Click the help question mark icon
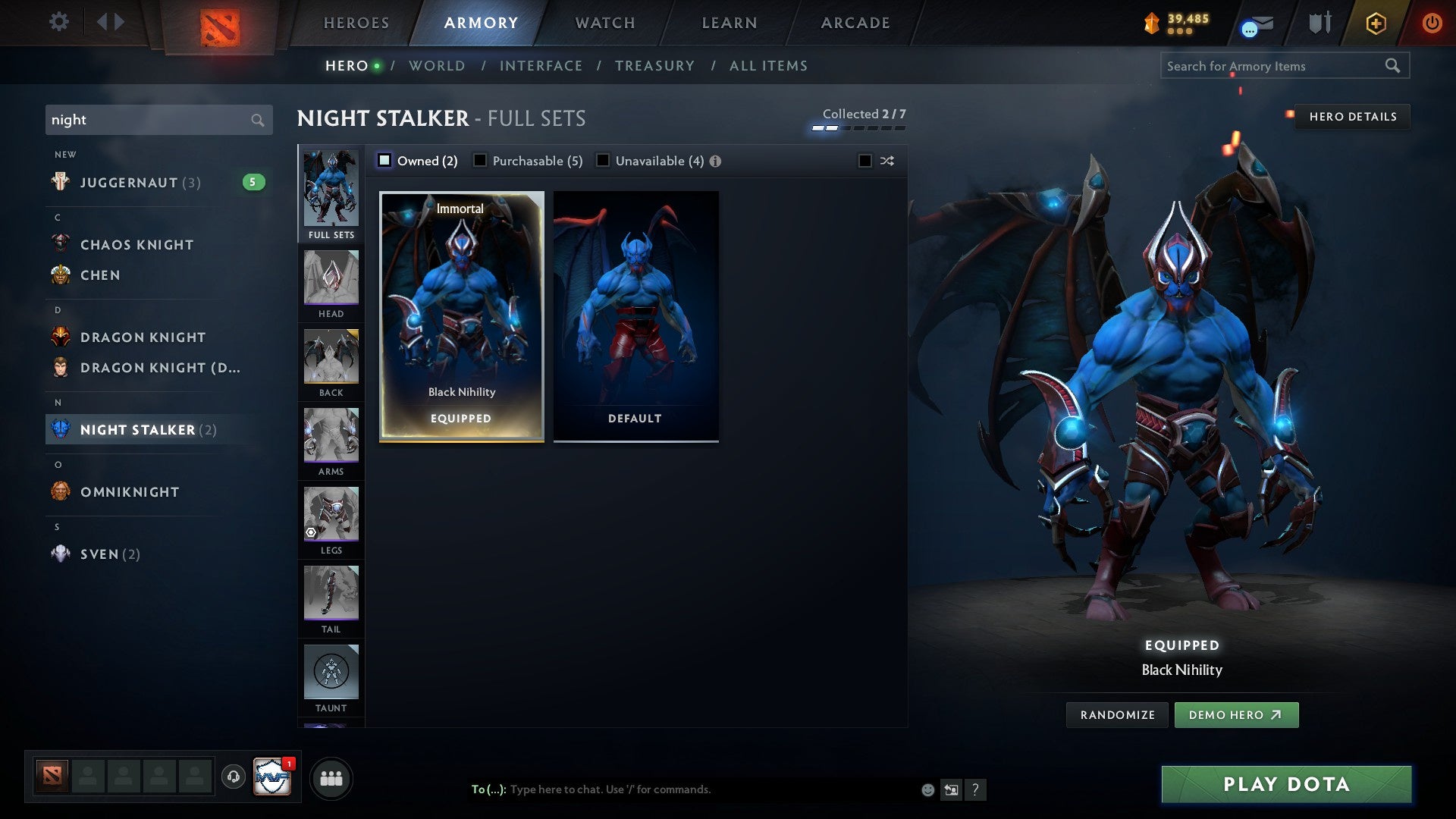 point(976,789)
